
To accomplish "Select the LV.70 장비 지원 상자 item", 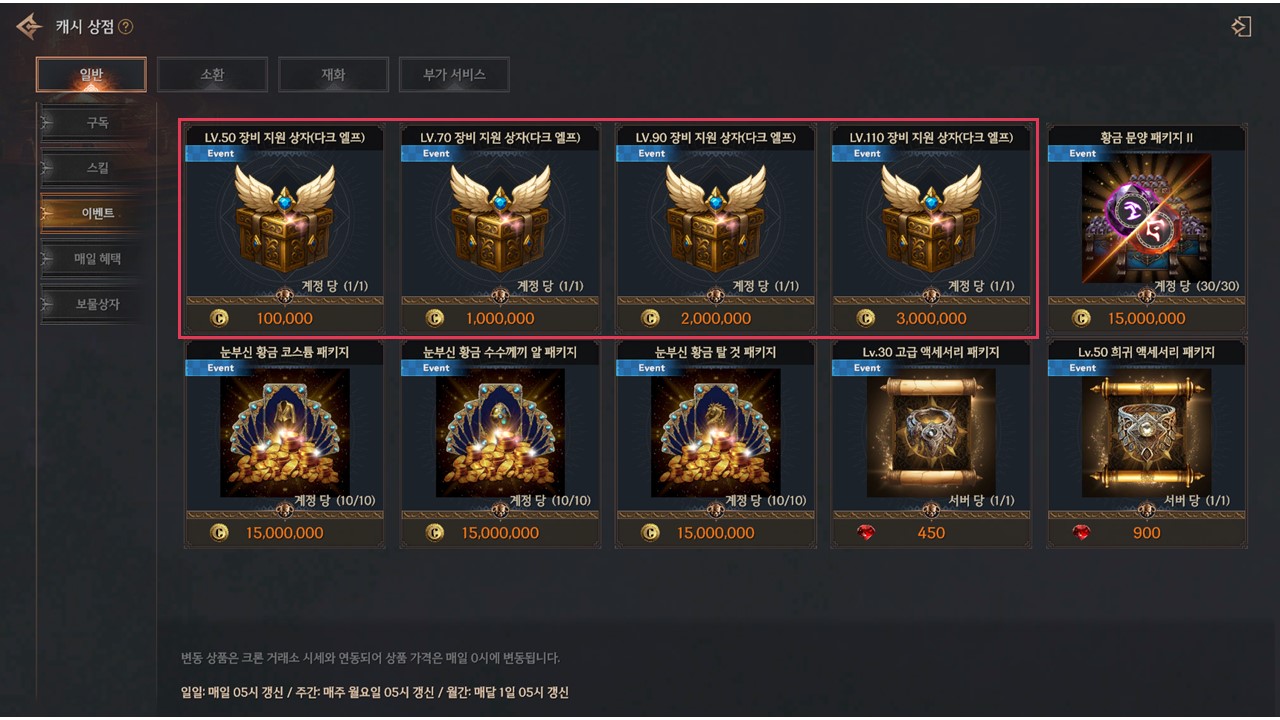I will [500, 230].
